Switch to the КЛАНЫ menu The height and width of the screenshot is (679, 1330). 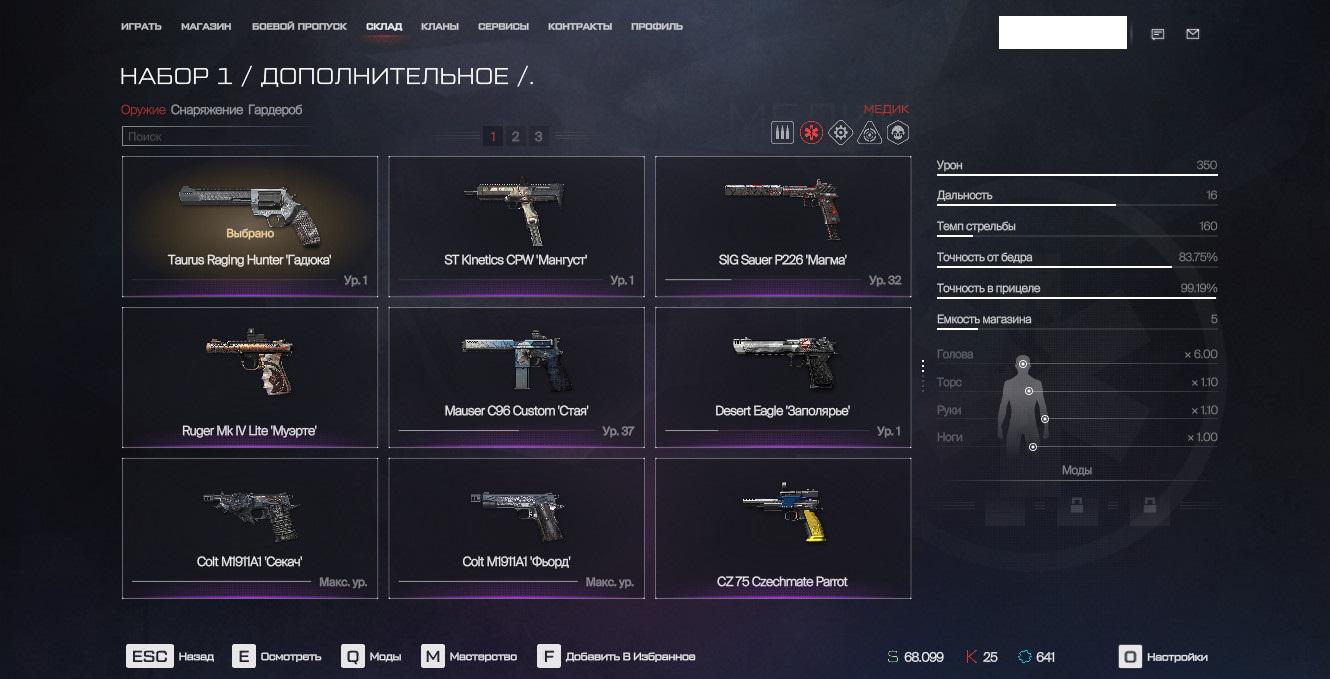pos(440,26)
